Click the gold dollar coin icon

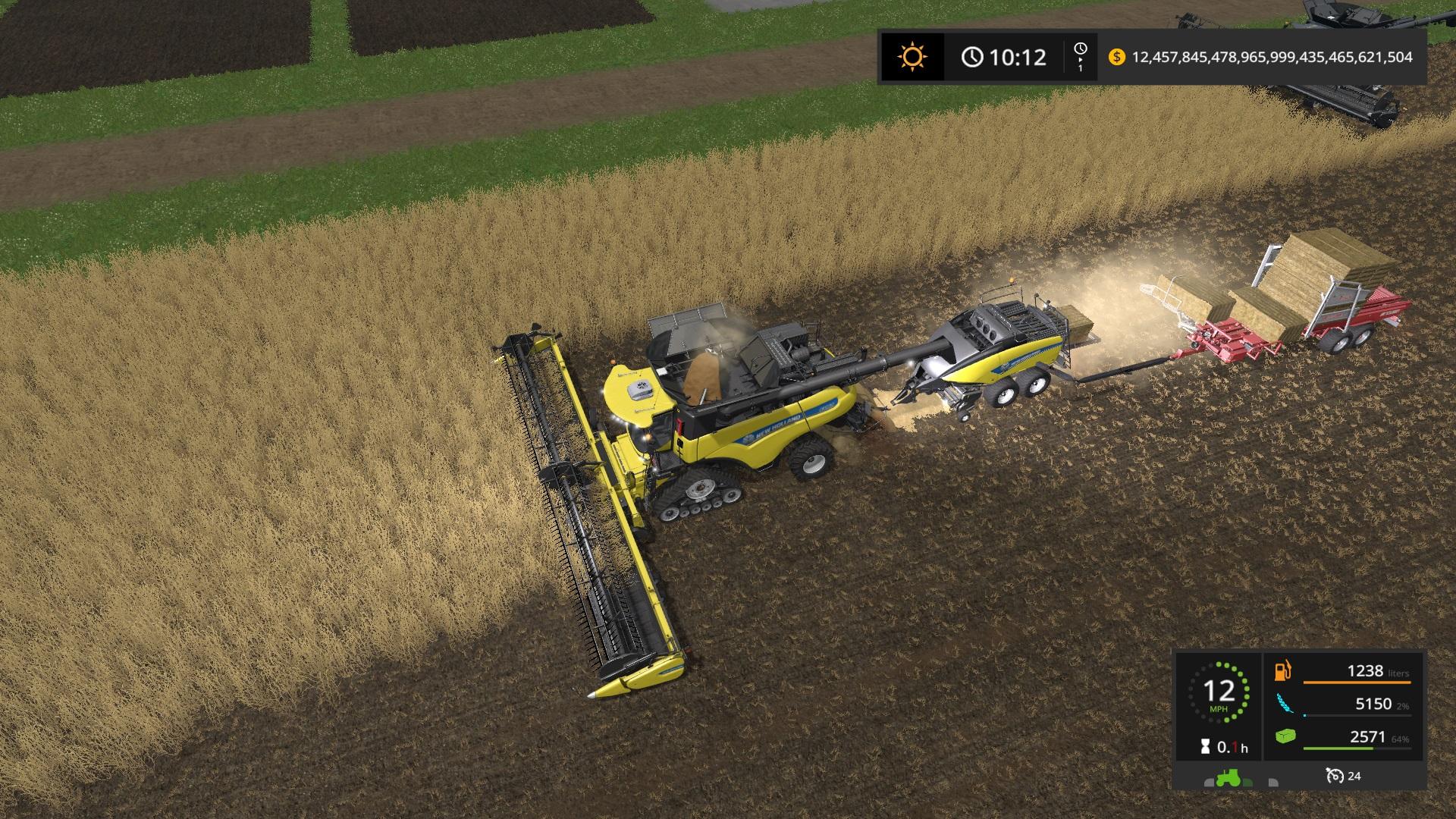point(1116,57)
